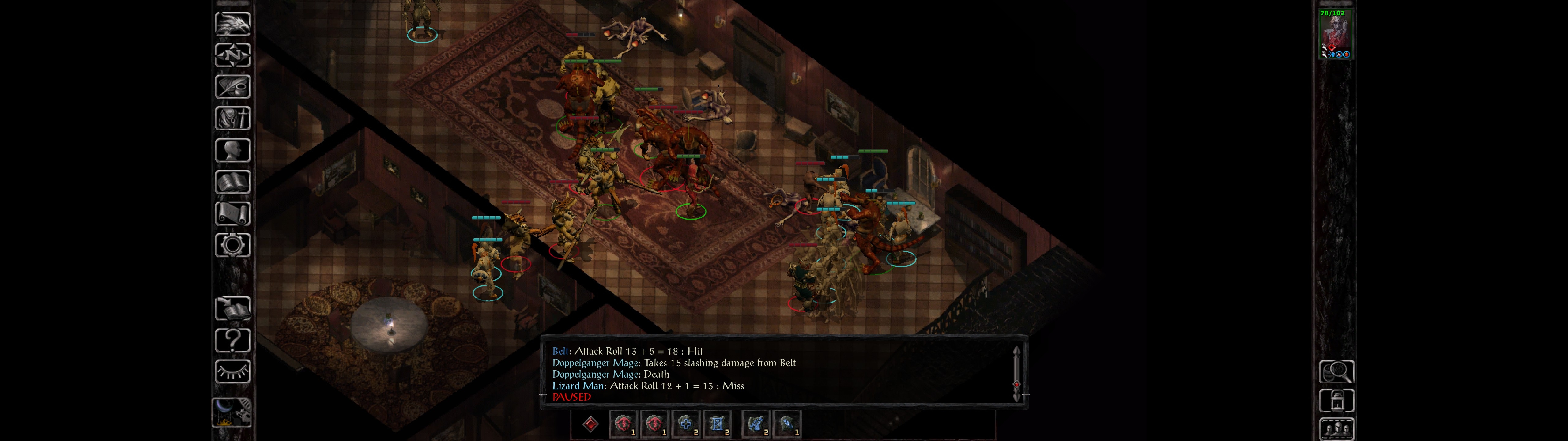Select all party members with the group button
The height and width of the screenshot is (441, 1568).
1336,429
